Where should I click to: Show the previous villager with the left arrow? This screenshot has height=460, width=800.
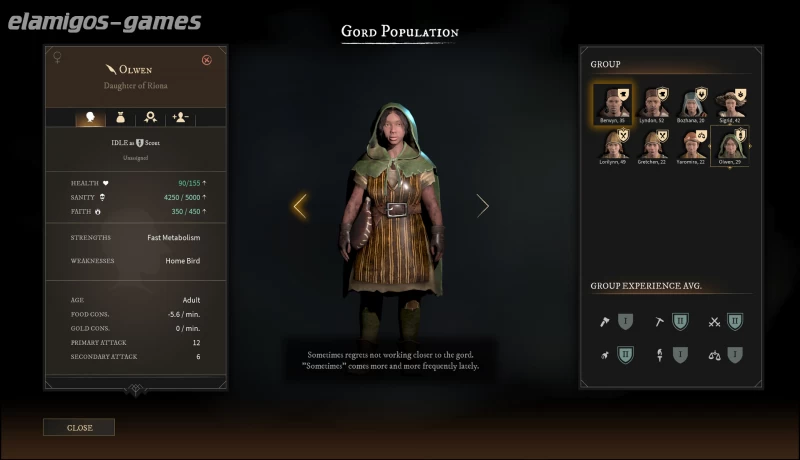299,206
